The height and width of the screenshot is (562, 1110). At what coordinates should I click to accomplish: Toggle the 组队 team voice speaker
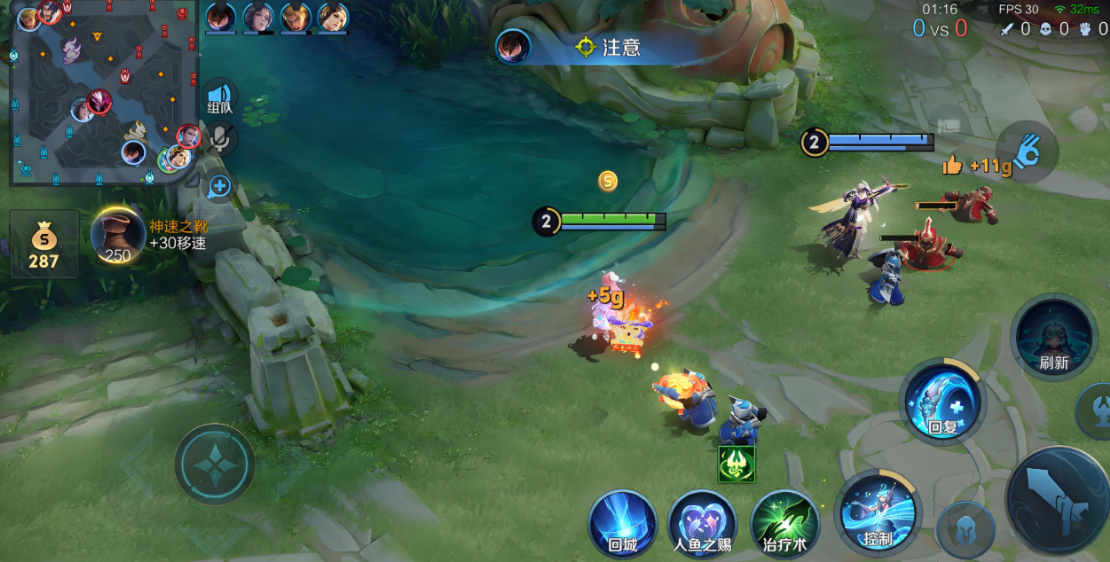(x=220, y=99)
